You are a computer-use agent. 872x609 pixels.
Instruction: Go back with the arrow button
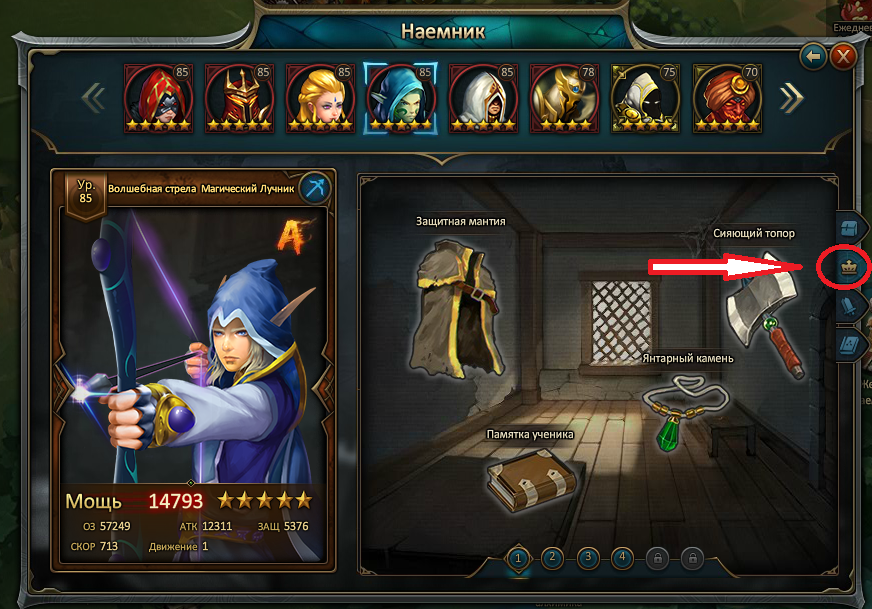tap(813, 56)
